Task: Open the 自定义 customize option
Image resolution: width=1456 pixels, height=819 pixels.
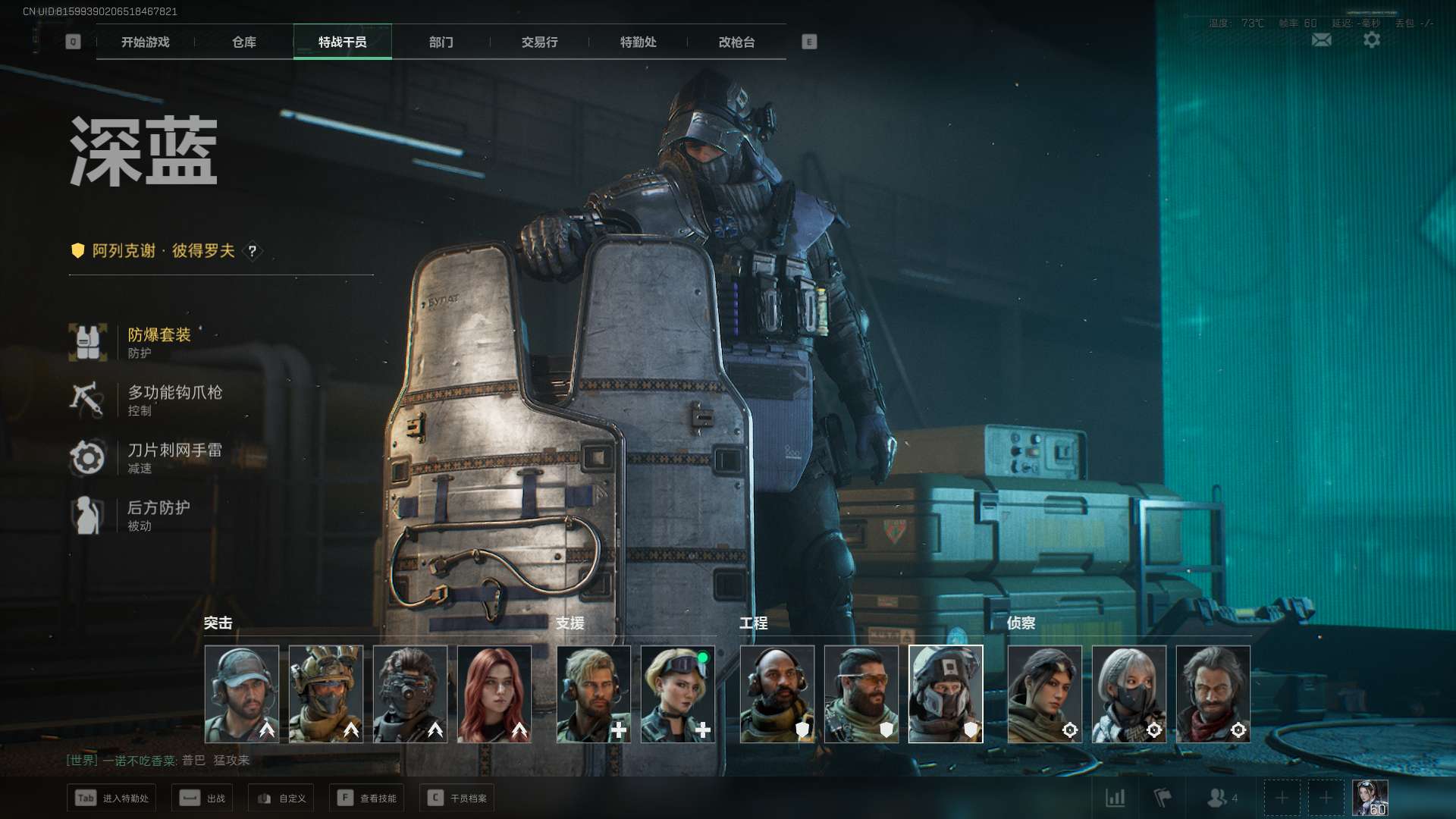Action: (281, 799)
